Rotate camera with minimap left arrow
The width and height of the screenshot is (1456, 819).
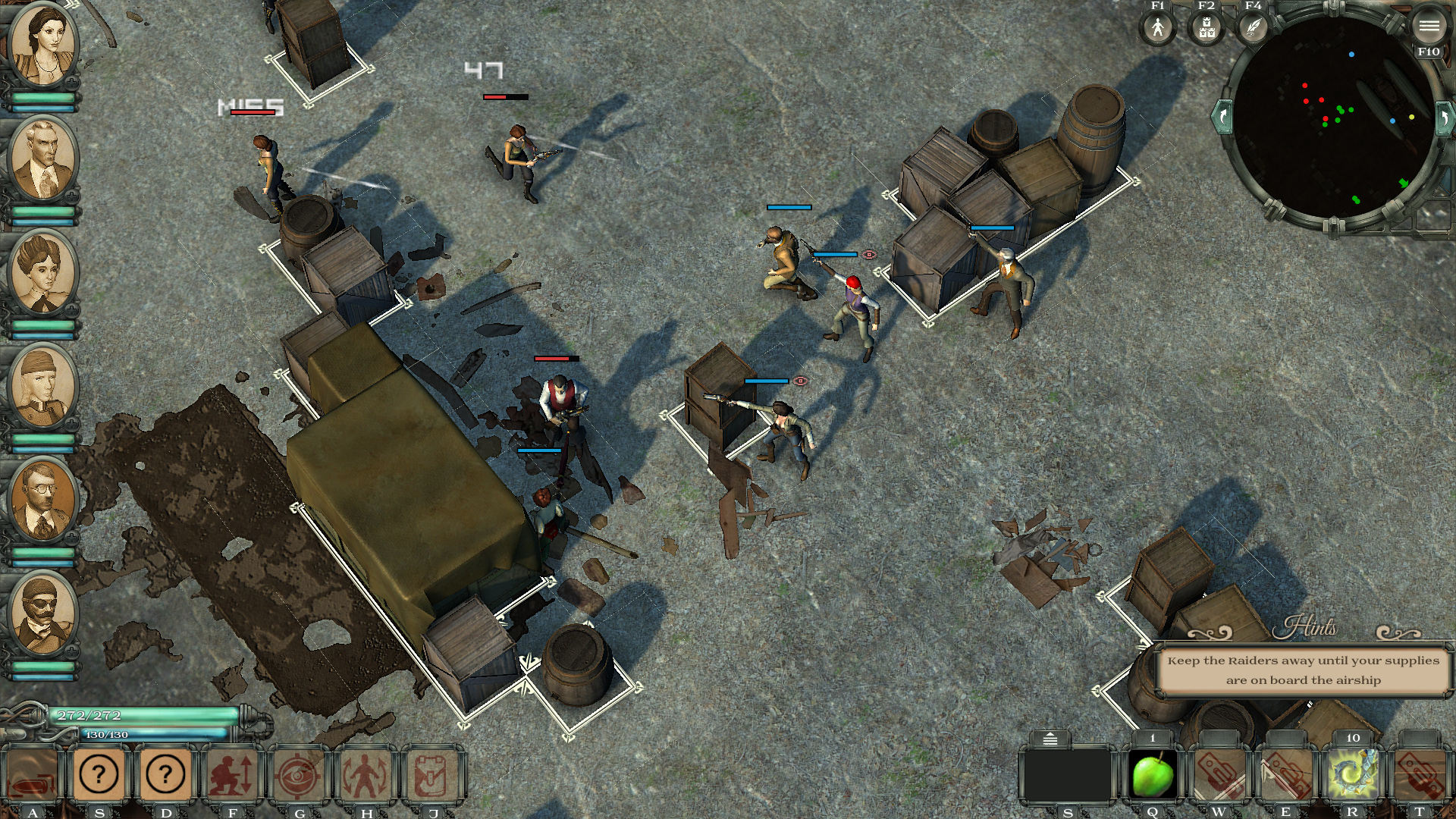(1222, 117)
